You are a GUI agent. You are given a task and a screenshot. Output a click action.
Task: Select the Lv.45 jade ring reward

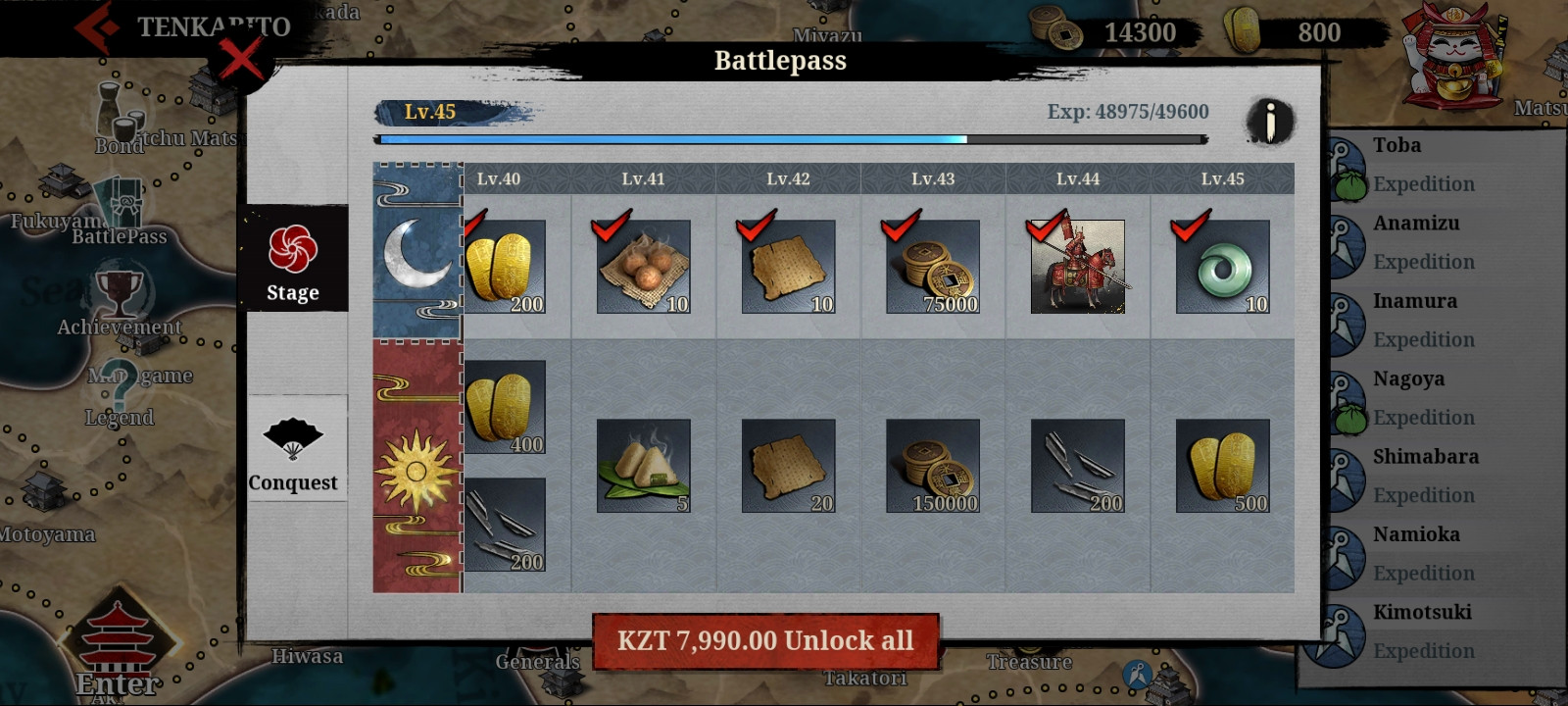pyautogui.click(x=1222, y=267)
